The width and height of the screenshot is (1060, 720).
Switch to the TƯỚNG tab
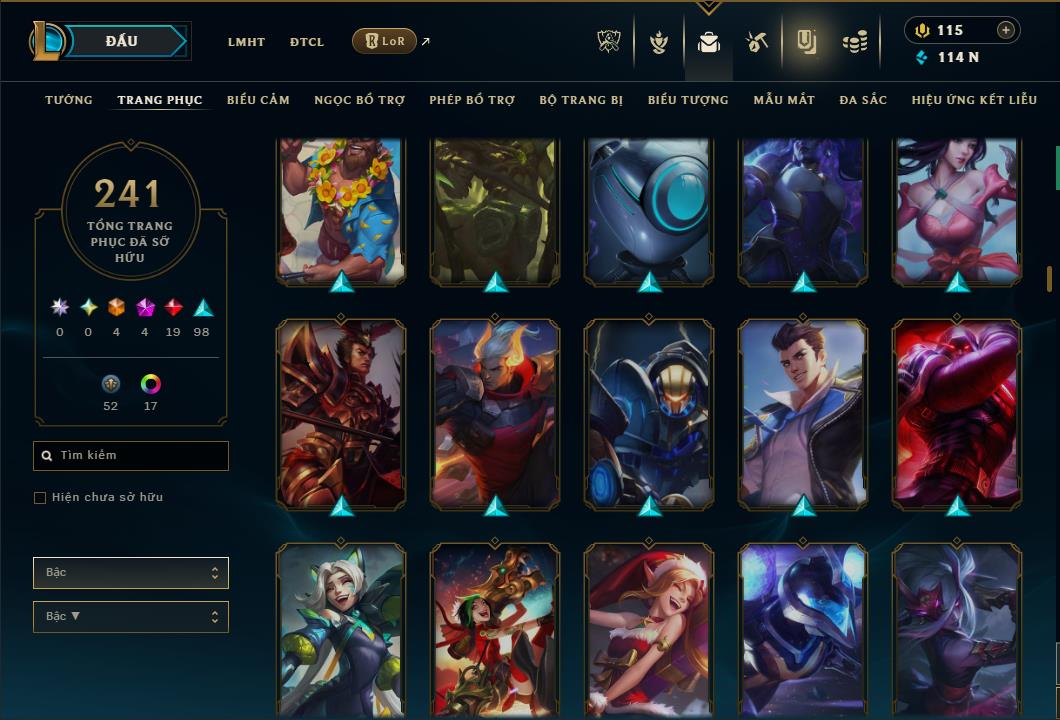point(69,100)
